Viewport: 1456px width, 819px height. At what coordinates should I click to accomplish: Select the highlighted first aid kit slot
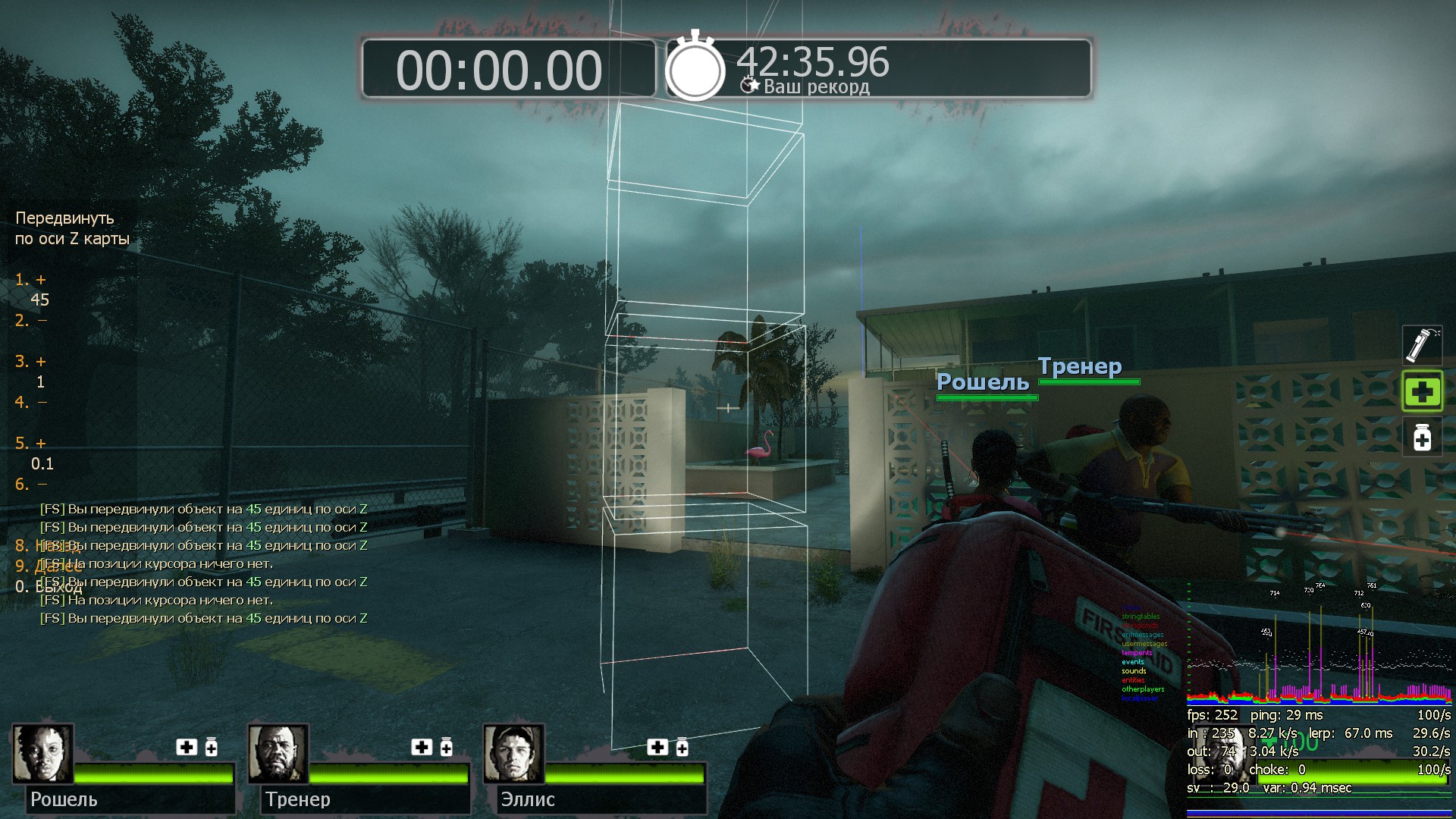(1422, 391)
